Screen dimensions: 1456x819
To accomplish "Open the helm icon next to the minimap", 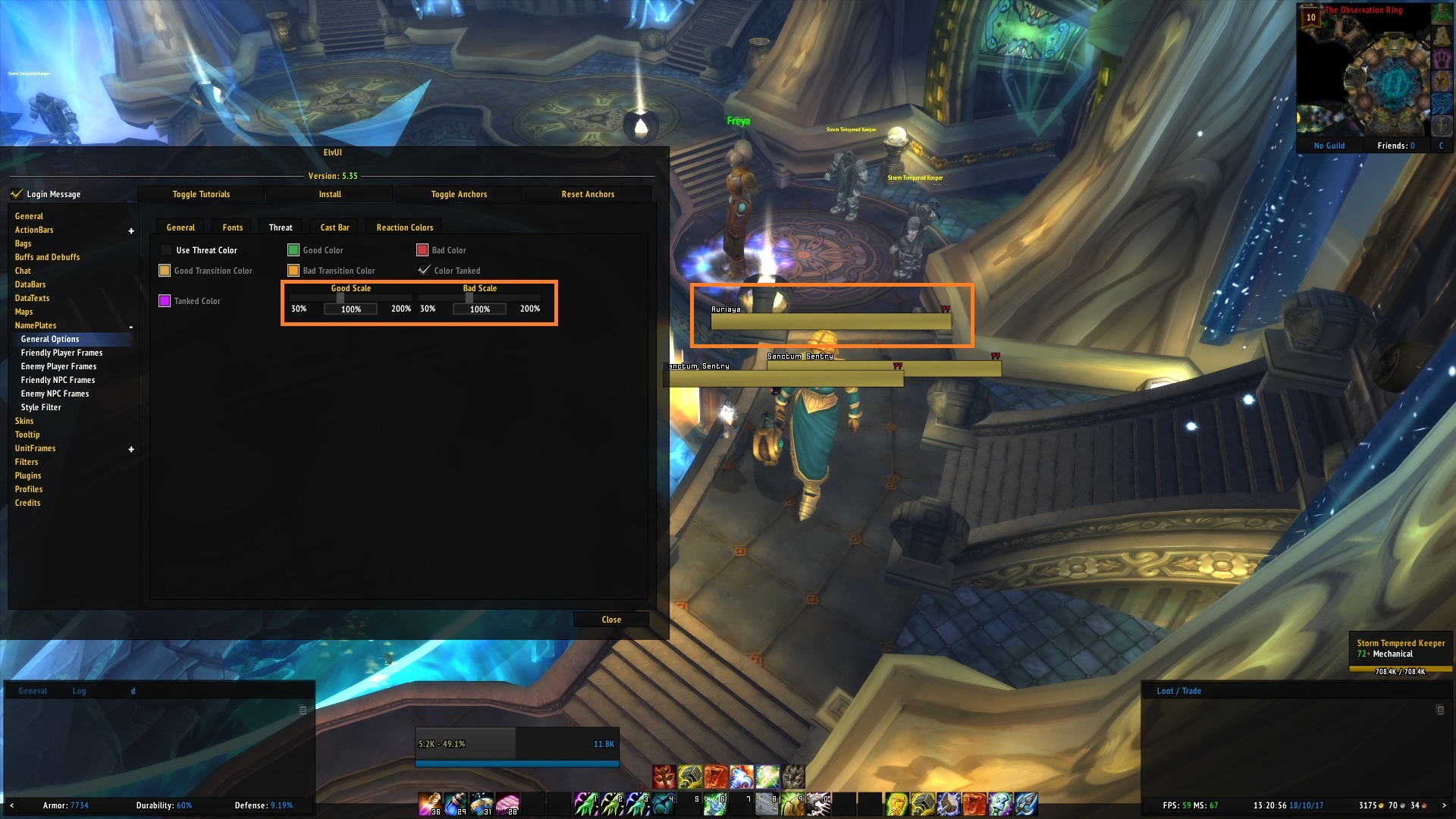I will click(1442, 80).
